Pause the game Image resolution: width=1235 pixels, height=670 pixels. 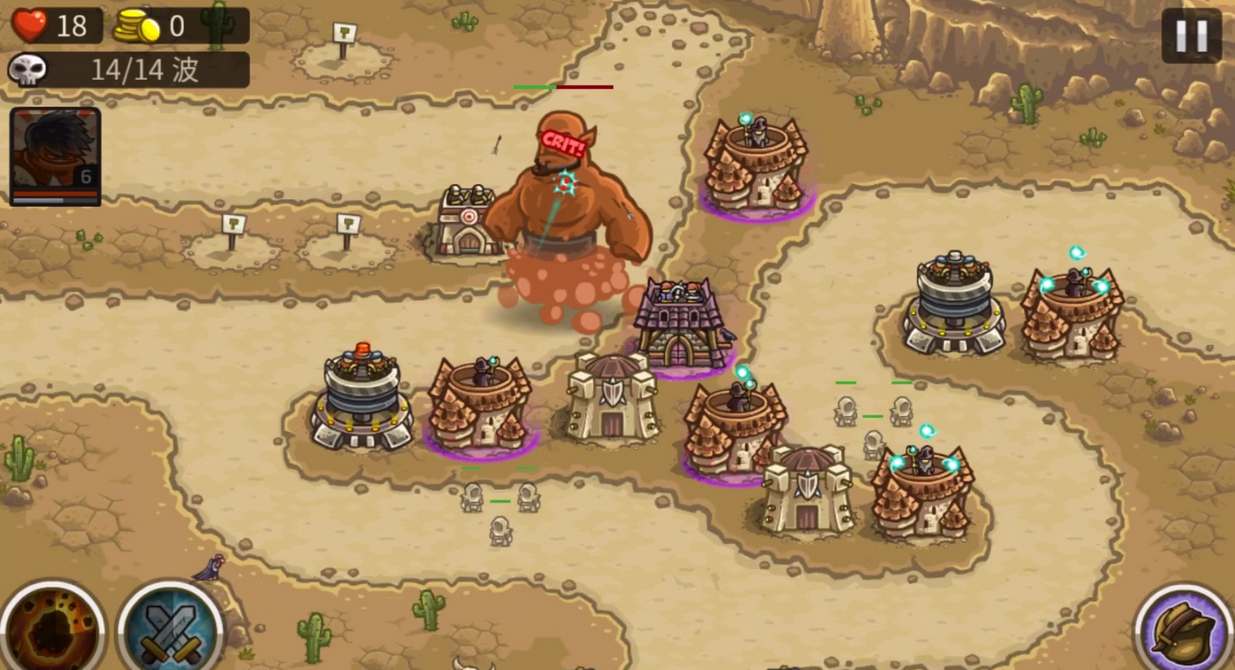(1191, 36)
